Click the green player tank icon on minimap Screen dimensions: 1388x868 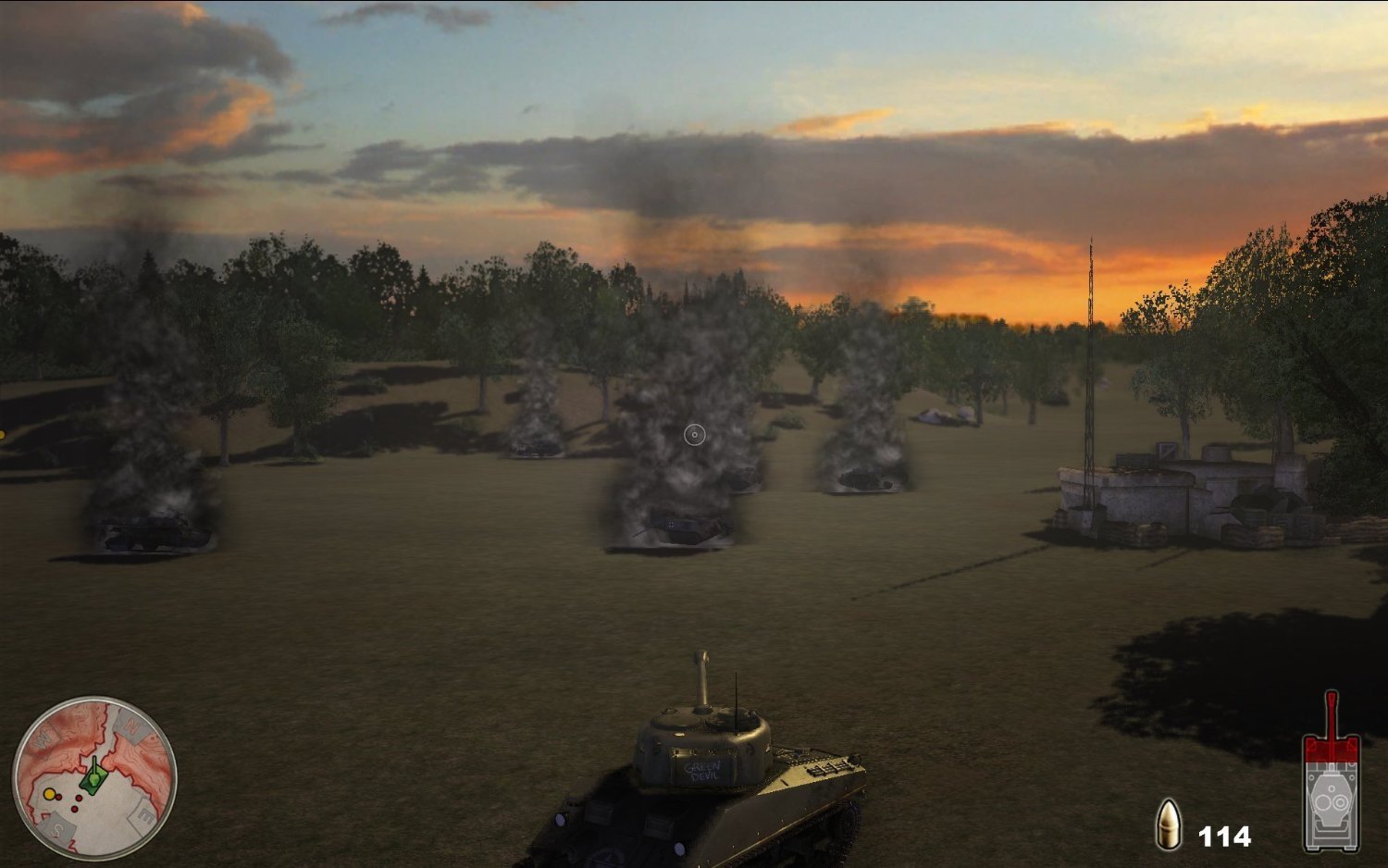tap(93, 775)
